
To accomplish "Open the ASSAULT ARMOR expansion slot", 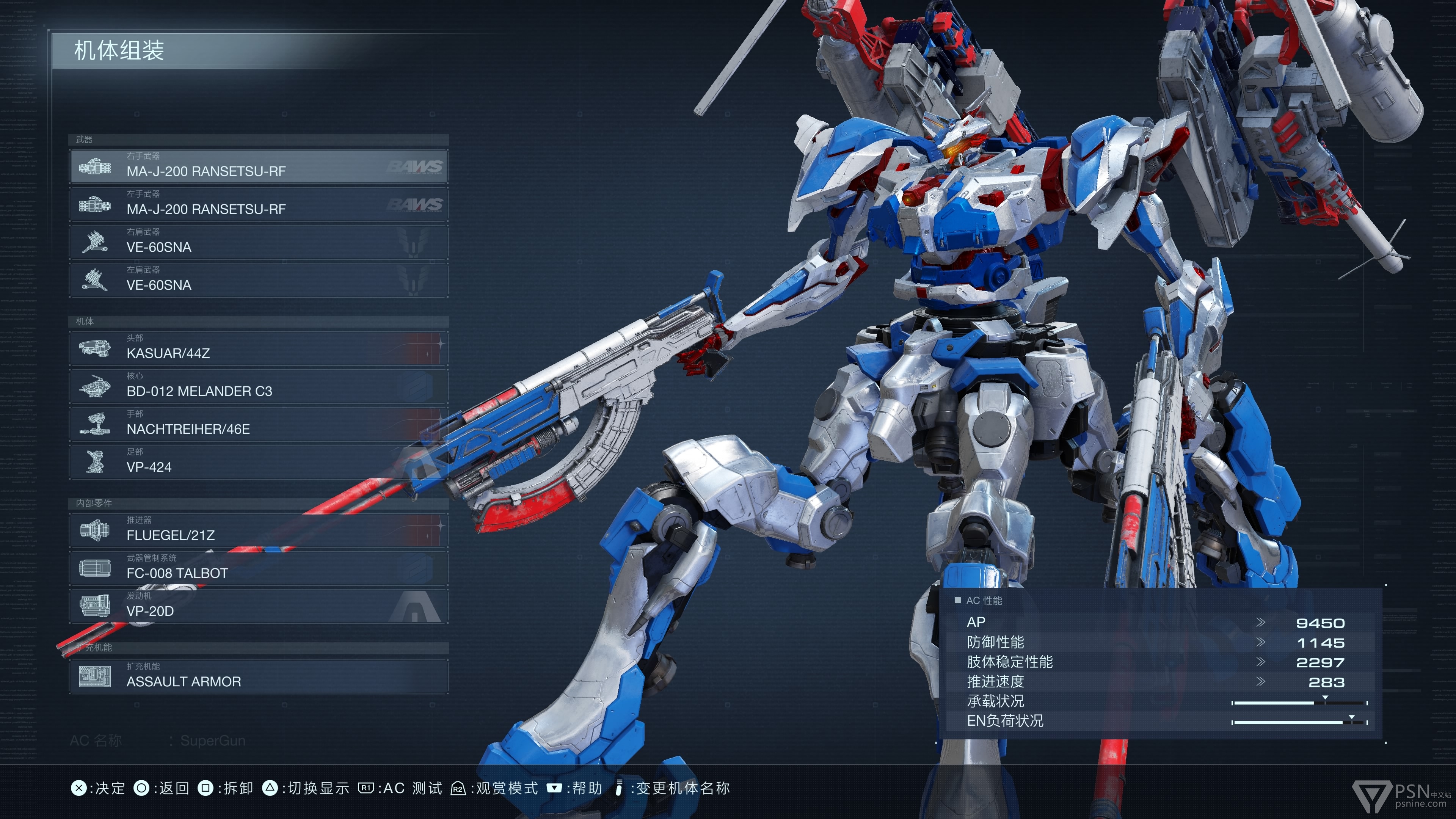I will [258, 676].
